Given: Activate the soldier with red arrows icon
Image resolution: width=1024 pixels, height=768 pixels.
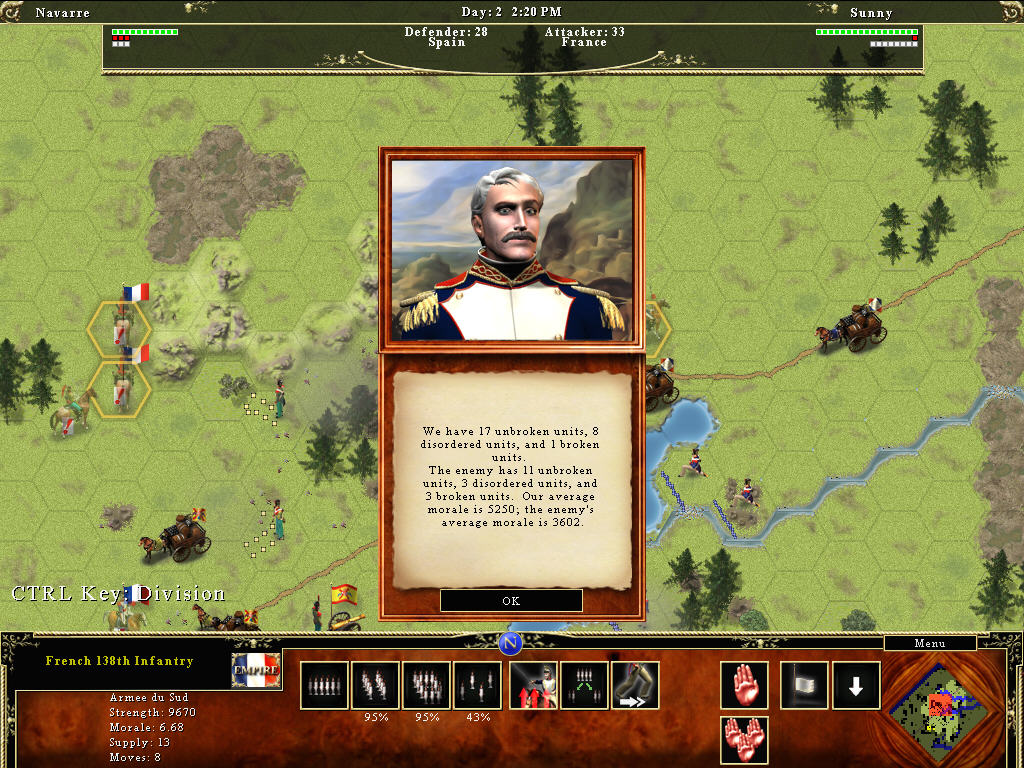Looking at the screenshot, I should (x=533, y=685).
